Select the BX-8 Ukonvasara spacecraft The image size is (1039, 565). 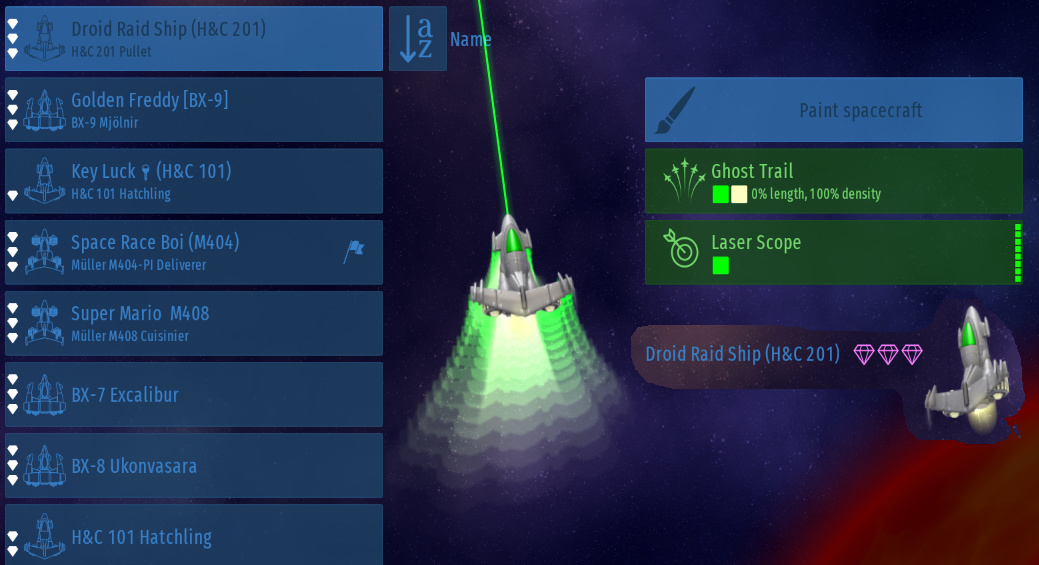(194, 465)
